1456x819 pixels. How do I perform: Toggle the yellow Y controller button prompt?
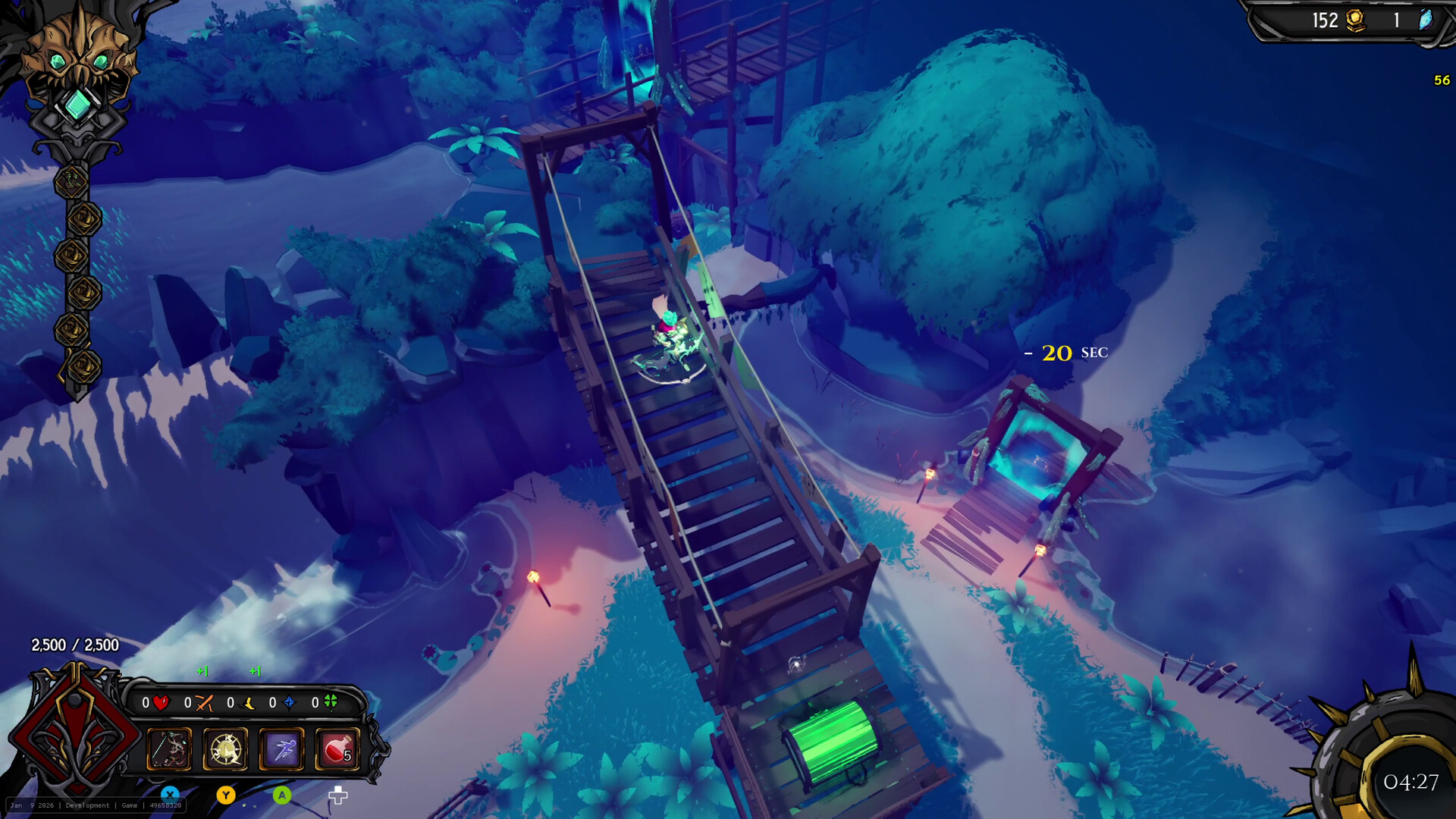(227, 795)
